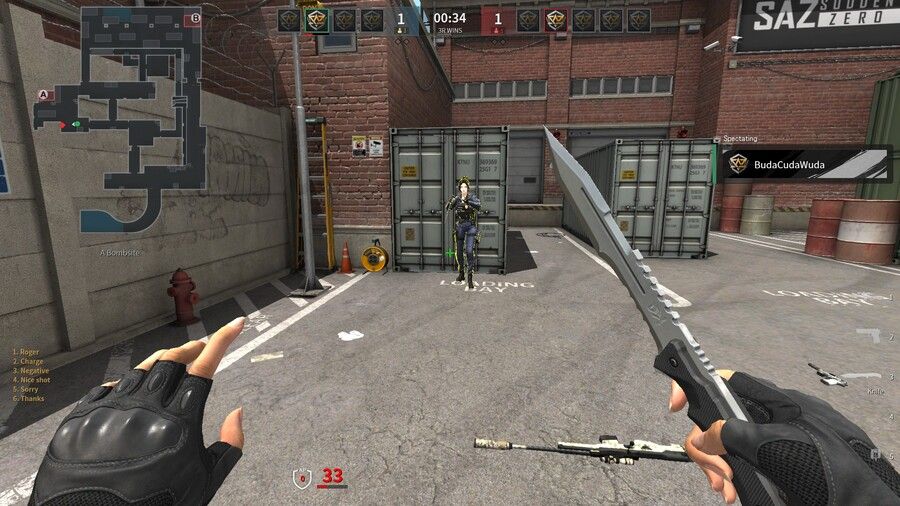Pick the Nice shot radio message
This screenshot has height=506, width=900.
[x=34, y=380]
